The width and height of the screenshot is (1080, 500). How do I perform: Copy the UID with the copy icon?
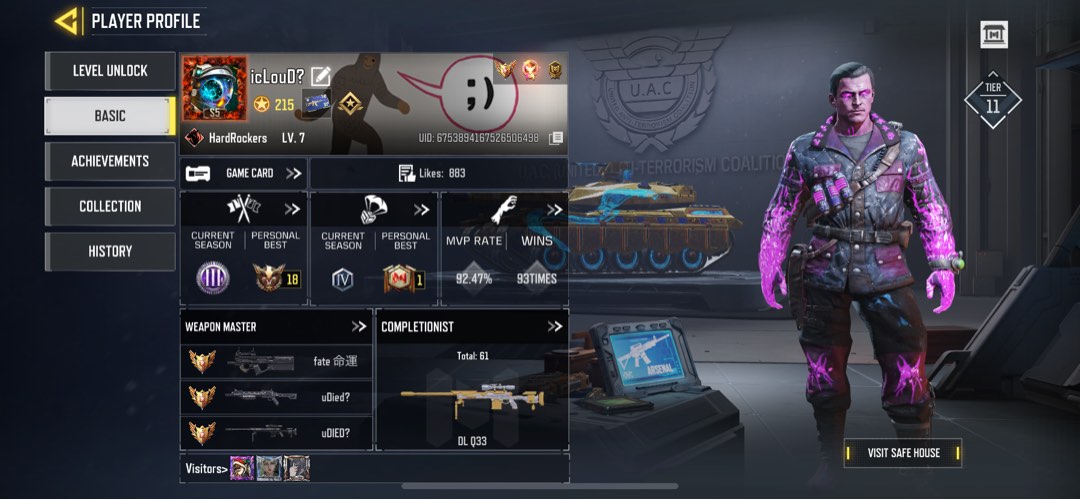pos(556,138)
